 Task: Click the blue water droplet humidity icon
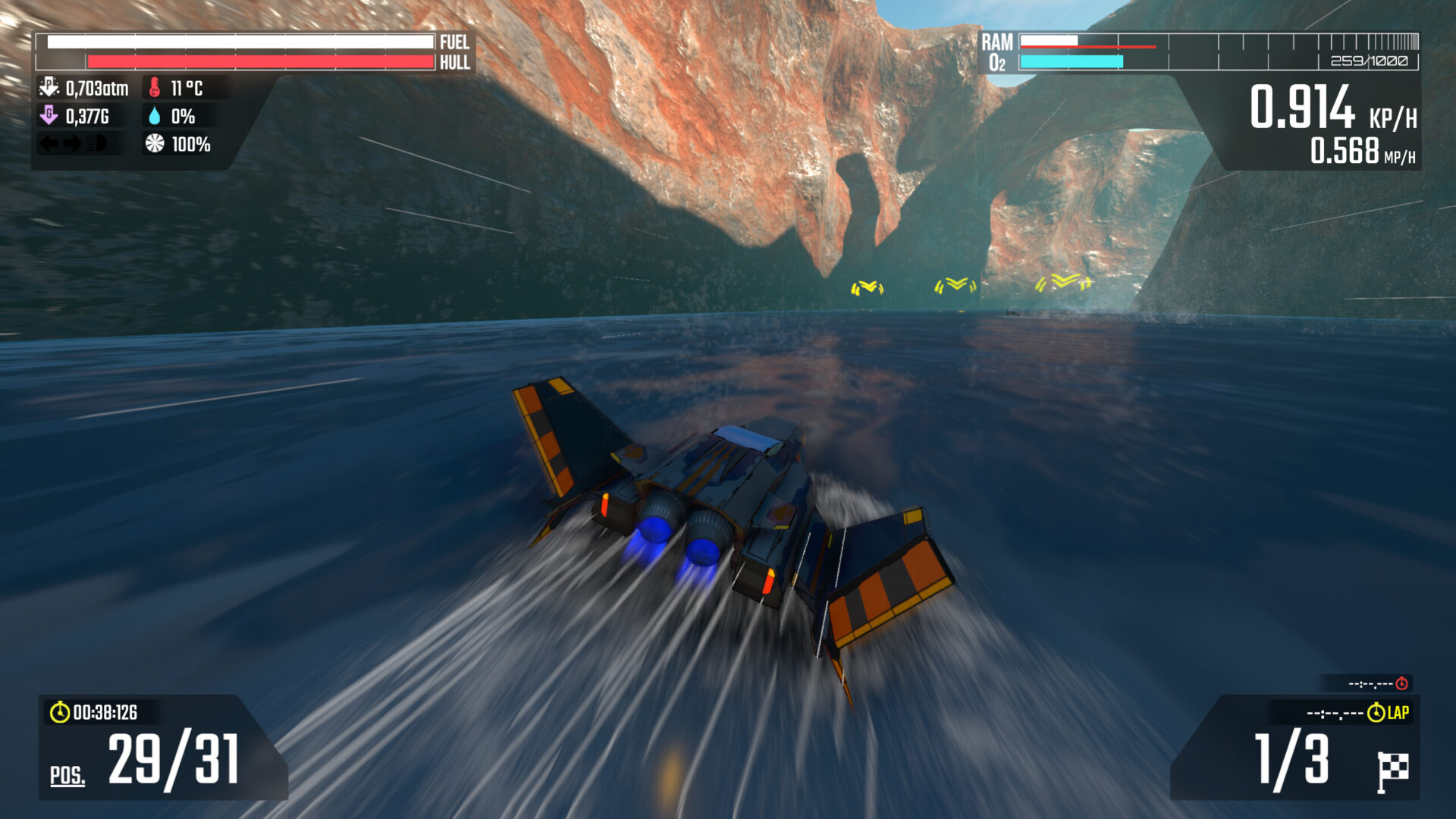point(156,116)
